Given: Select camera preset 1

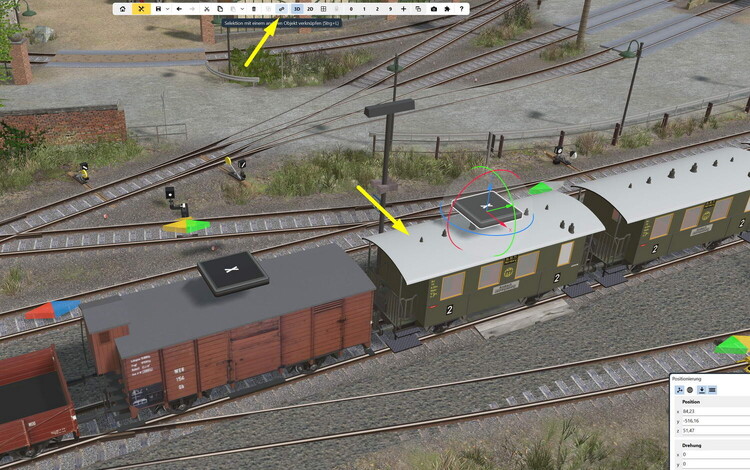Looking at the screenshot, I should (363, 9).
